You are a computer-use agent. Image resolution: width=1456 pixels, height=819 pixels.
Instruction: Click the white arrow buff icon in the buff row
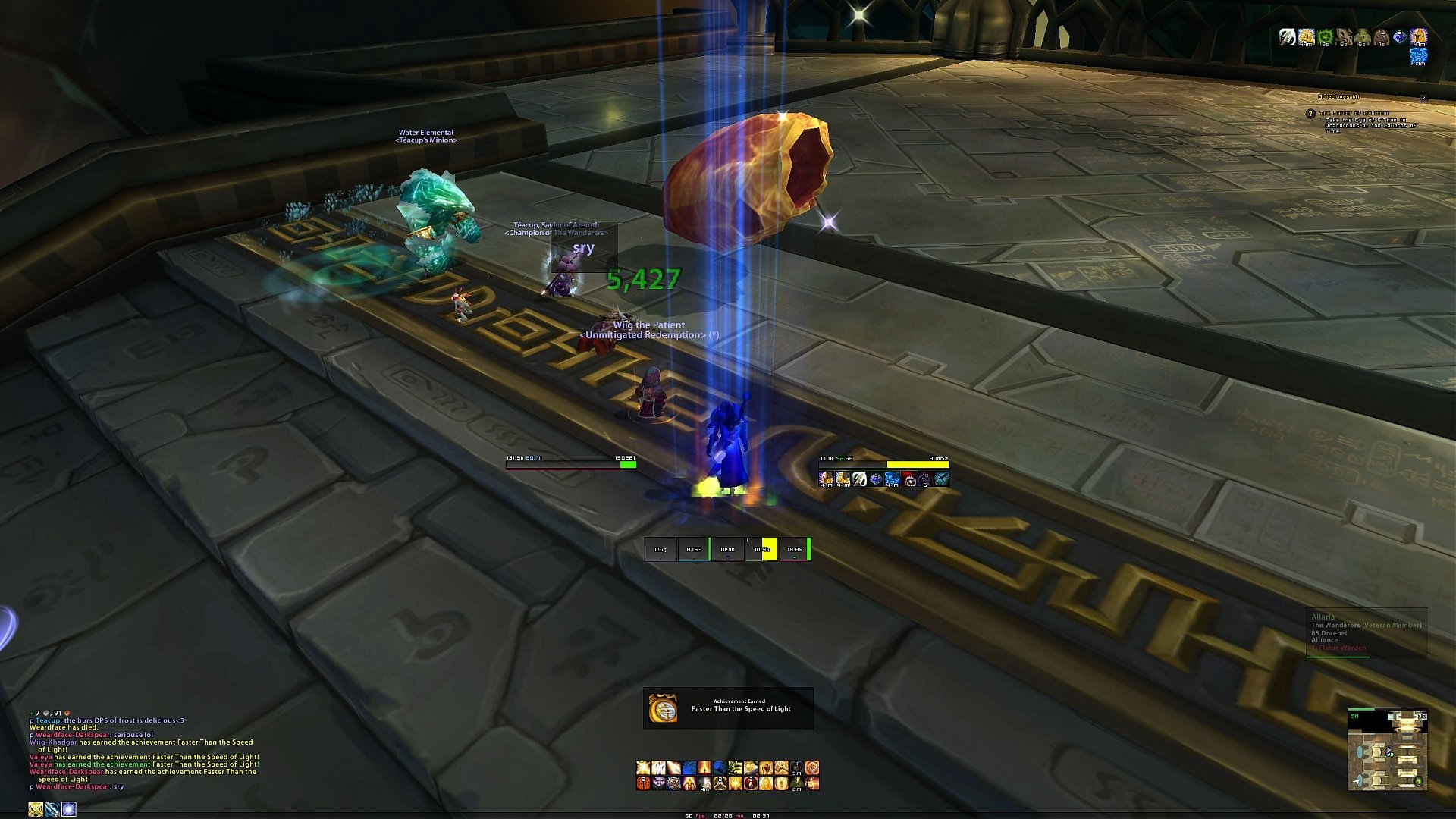pyautogui.click(x=1287, y=36)
